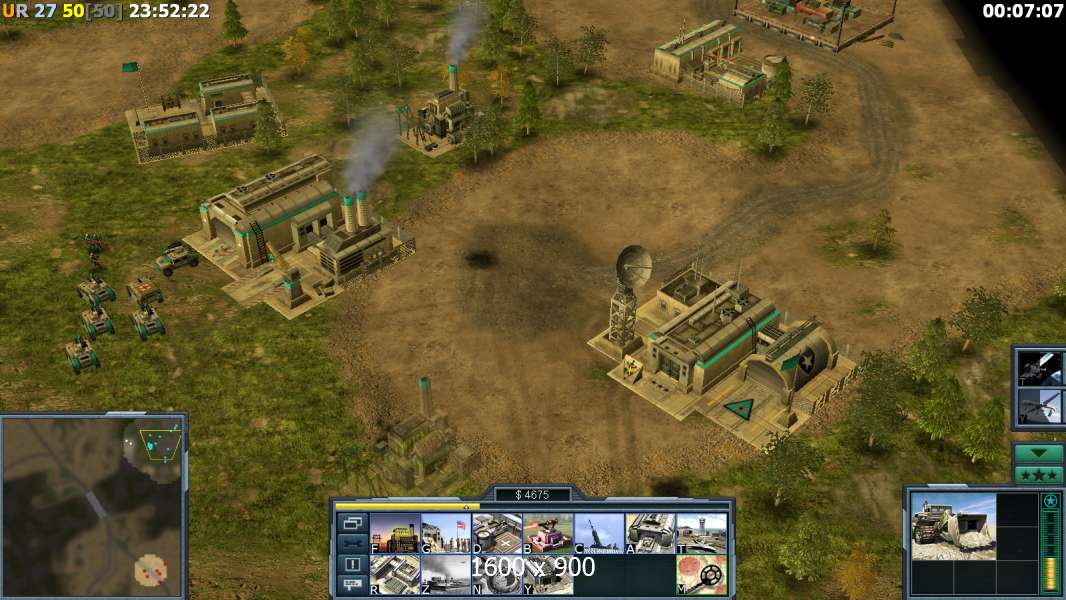Select the Firebase defense build icon
This screenshot has height=600, width=1066.
(547, 534)
